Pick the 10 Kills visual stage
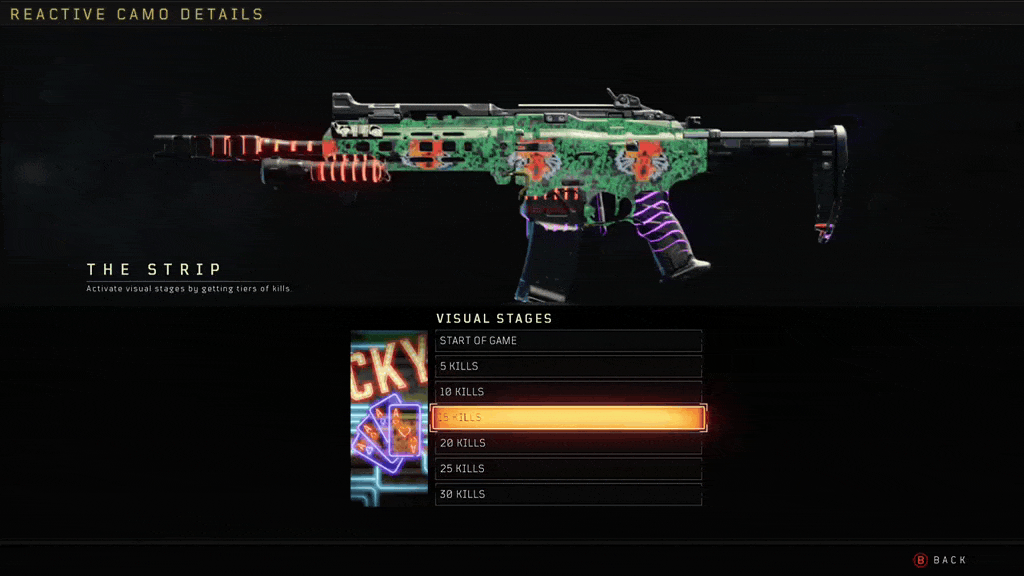The image size is (1024, 576). point(568,392)
